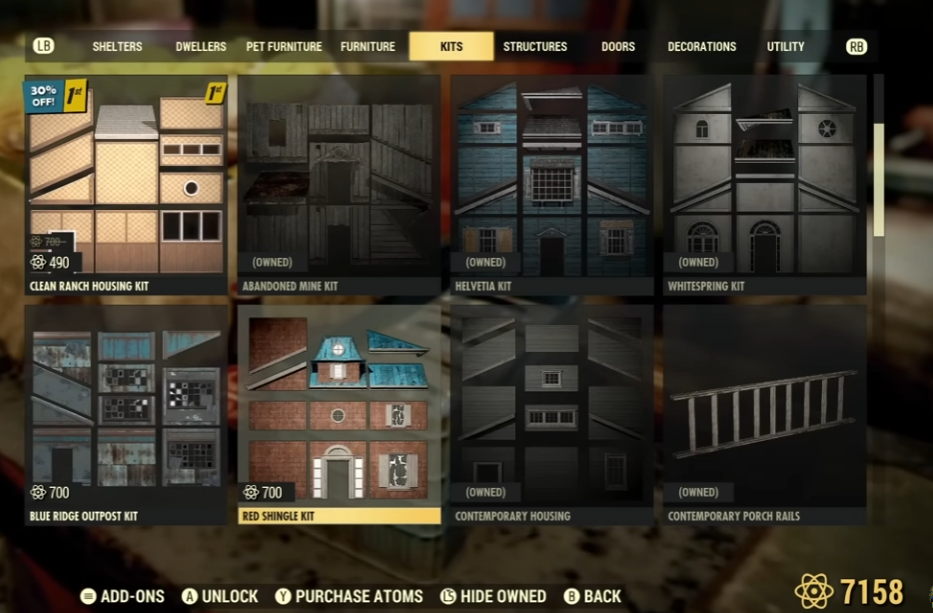Screen dimensions: 933x613
Task: Switch to the Shelters tab
Action: point(117,46)
